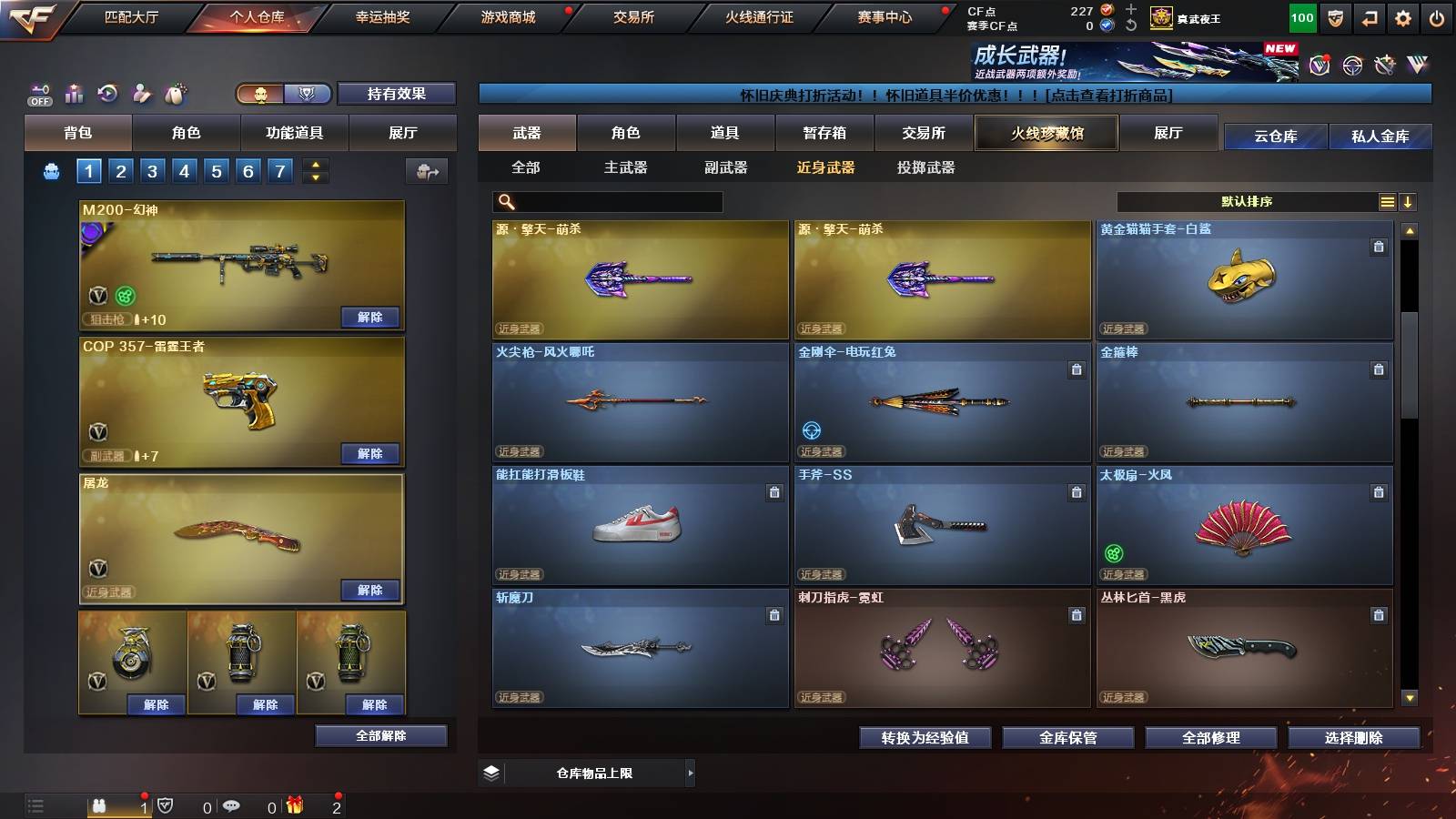Open the chat bubble icon on bottom bar
The image size is (1456, 819).
[232, 805]
